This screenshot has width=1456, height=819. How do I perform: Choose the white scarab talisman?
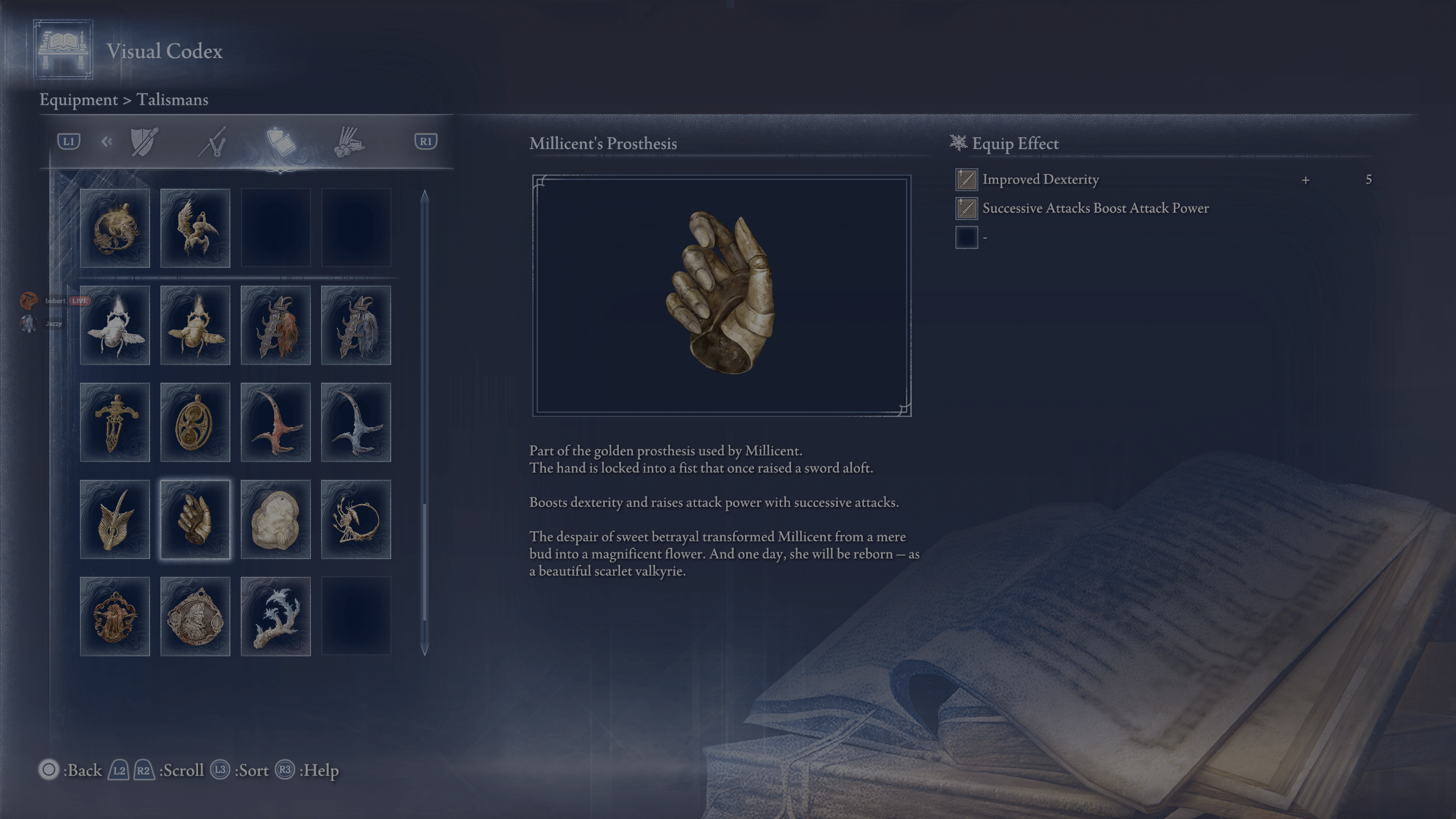click(115, 325)
